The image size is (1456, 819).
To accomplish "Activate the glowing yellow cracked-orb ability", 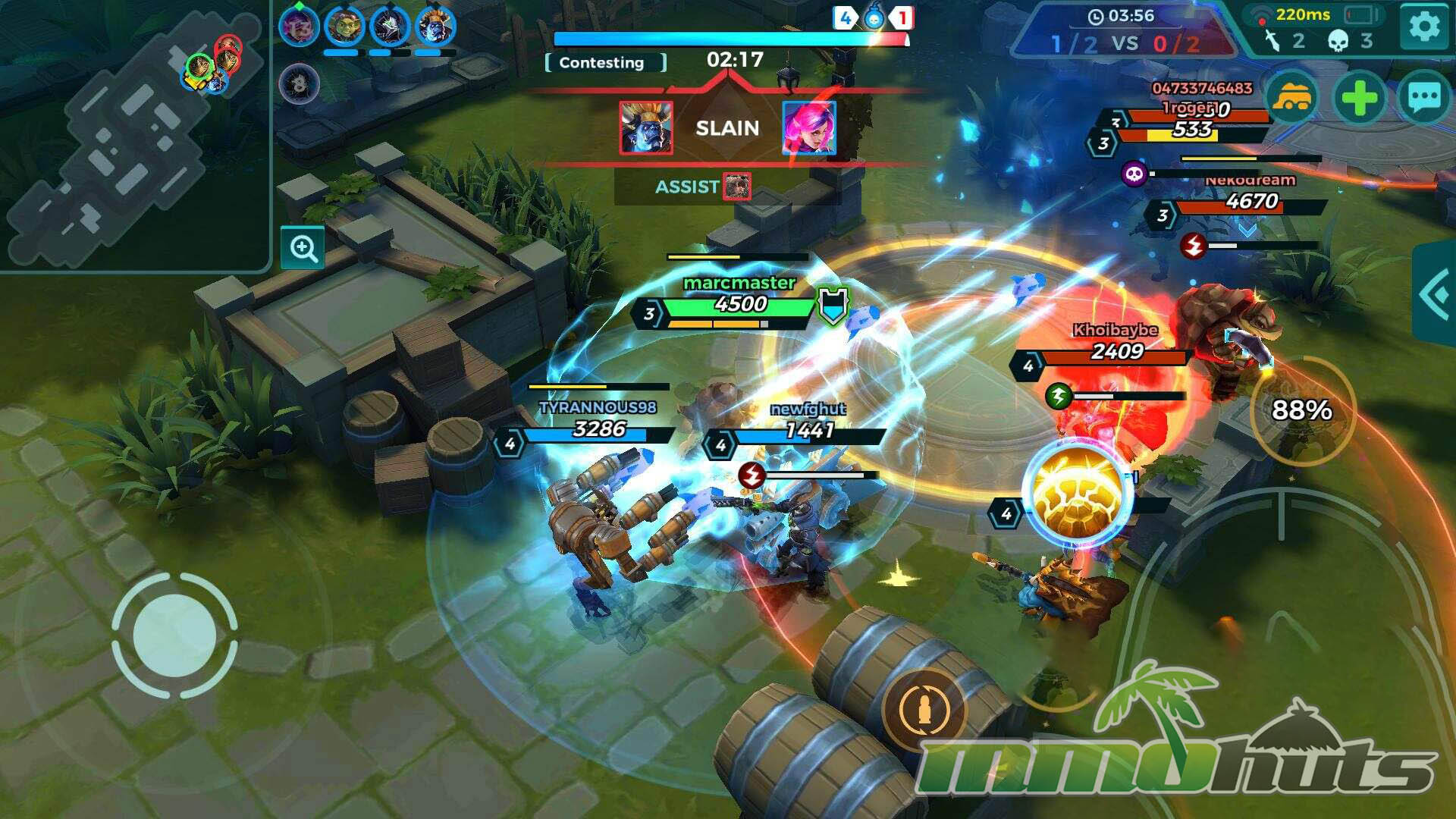I will point(1077,493).
